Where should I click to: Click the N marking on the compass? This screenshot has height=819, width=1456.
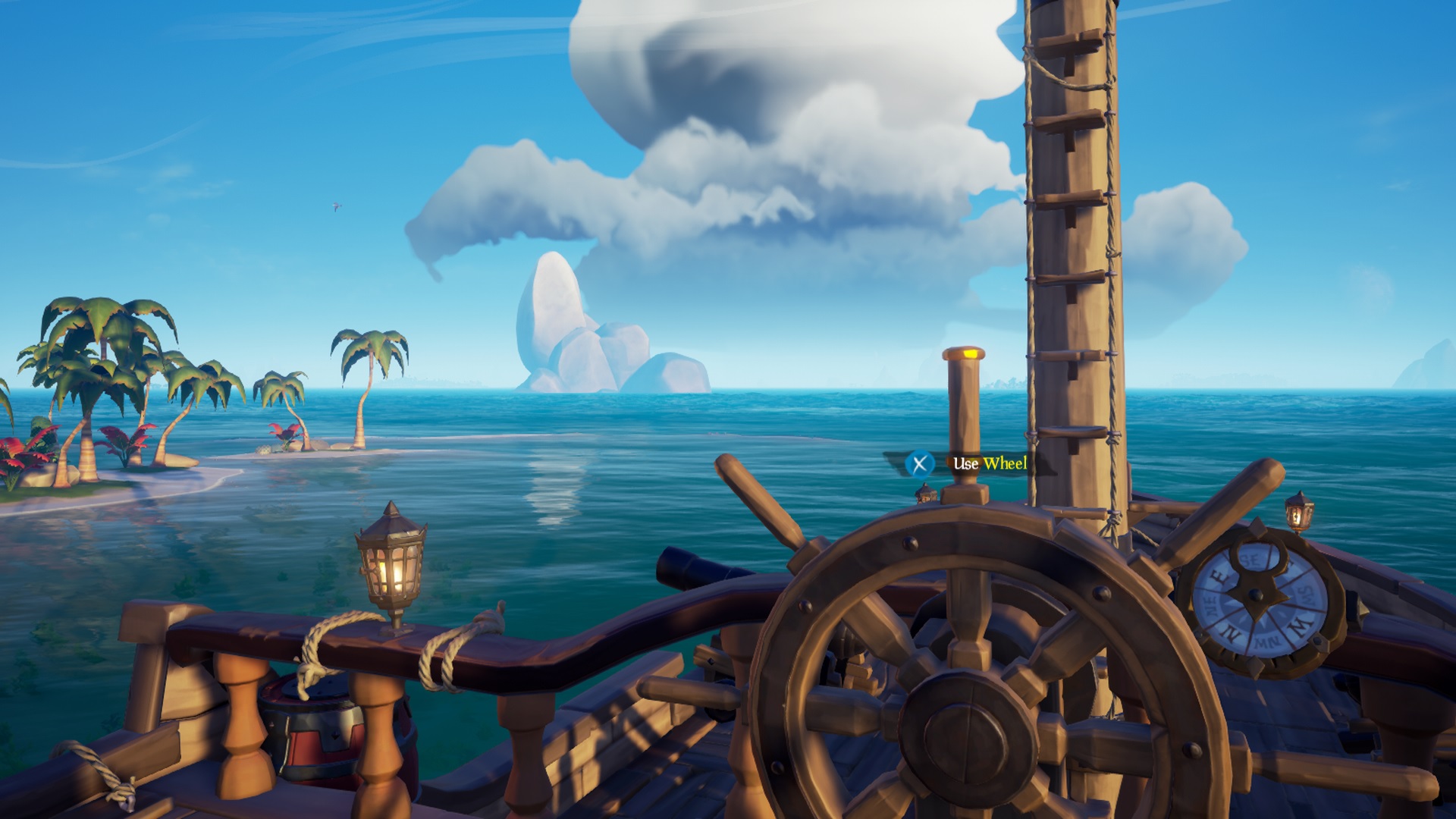pyautogui.click(x=1229, y=632)
